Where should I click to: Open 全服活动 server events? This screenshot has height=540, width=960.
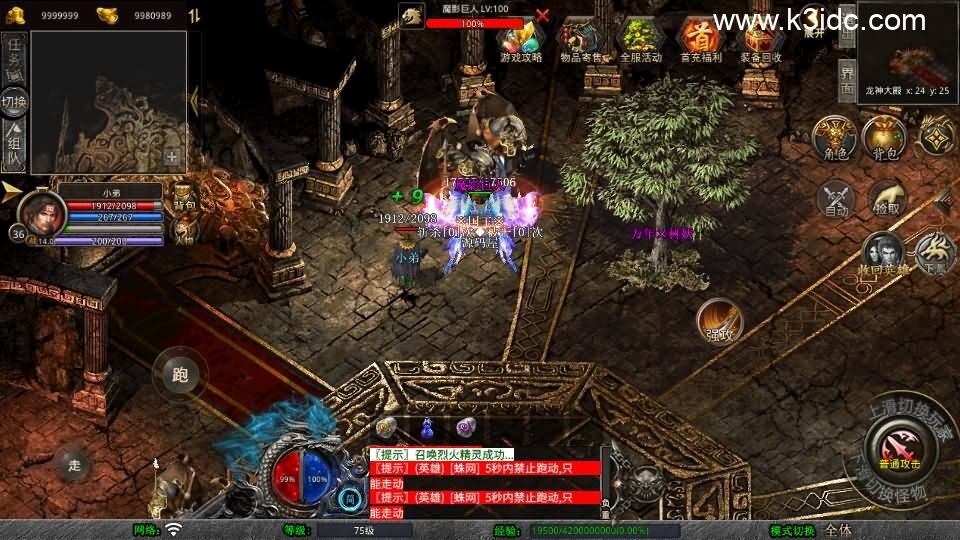tap(641, 39)
